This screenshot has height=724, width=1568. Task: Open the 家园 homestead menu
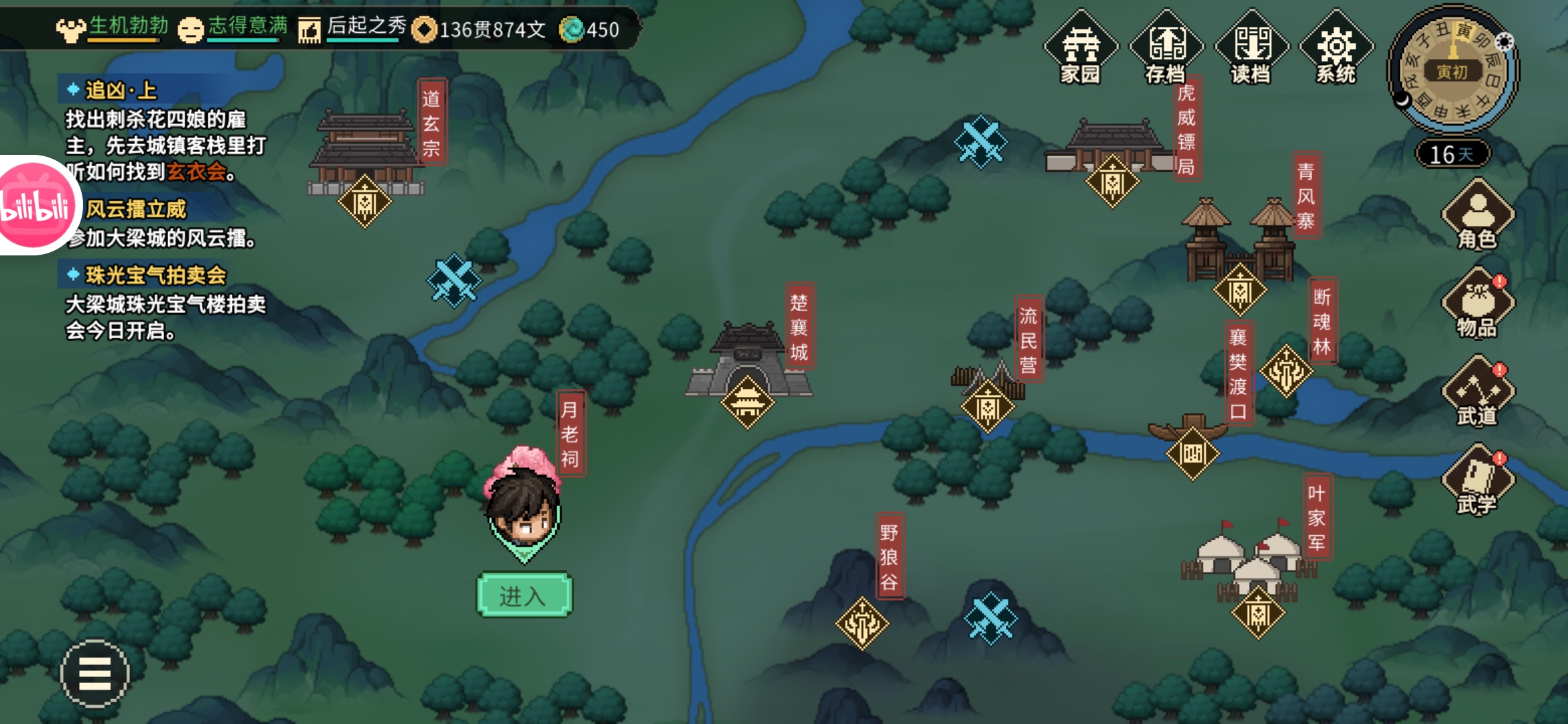click(x=1080, y=48)
